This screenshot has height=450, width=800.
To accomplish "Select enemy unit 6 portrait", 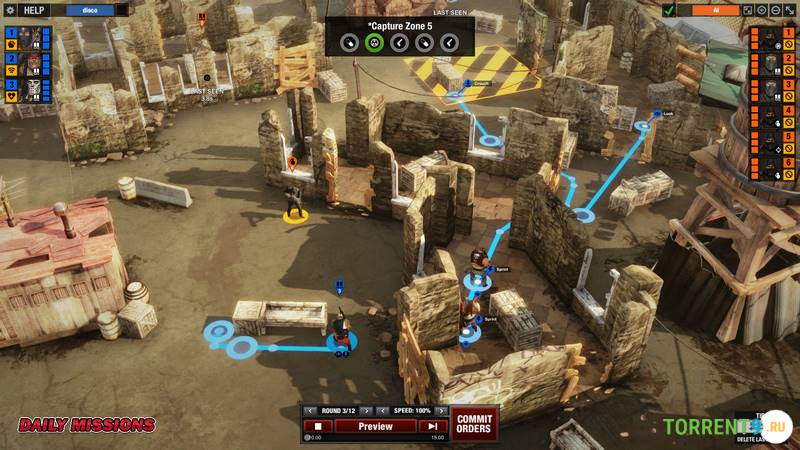I will pyautogui.click(x=770, y=171).
